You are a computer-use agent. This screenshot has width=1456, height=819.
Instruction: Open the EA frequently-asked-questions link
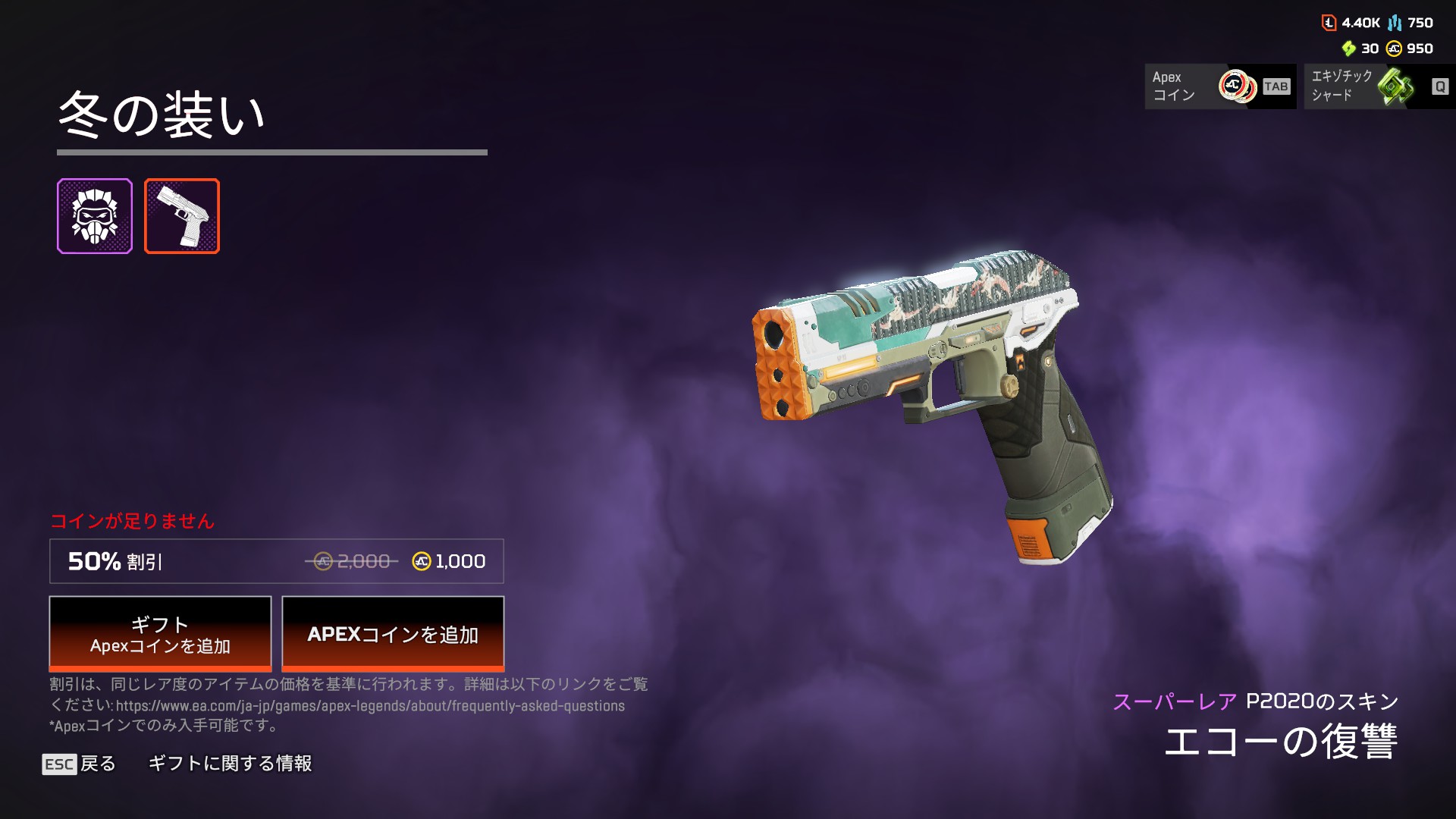click(x=370, y=706)
